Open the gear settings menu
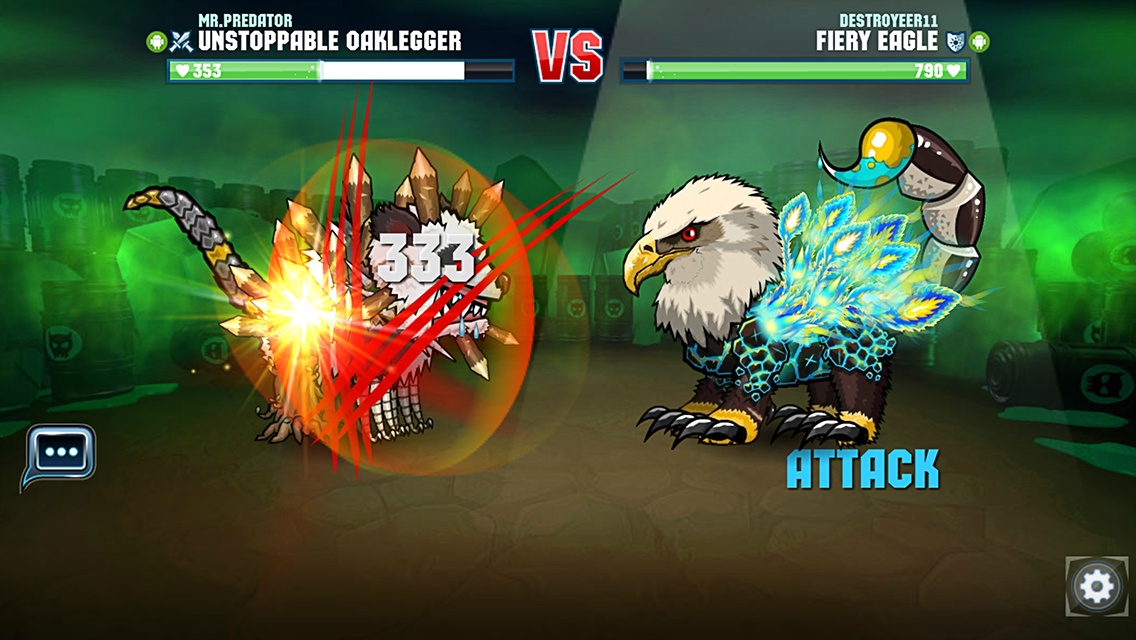Image resolution: width=1136 pixels, height=640 pixels. (1097, 586)
